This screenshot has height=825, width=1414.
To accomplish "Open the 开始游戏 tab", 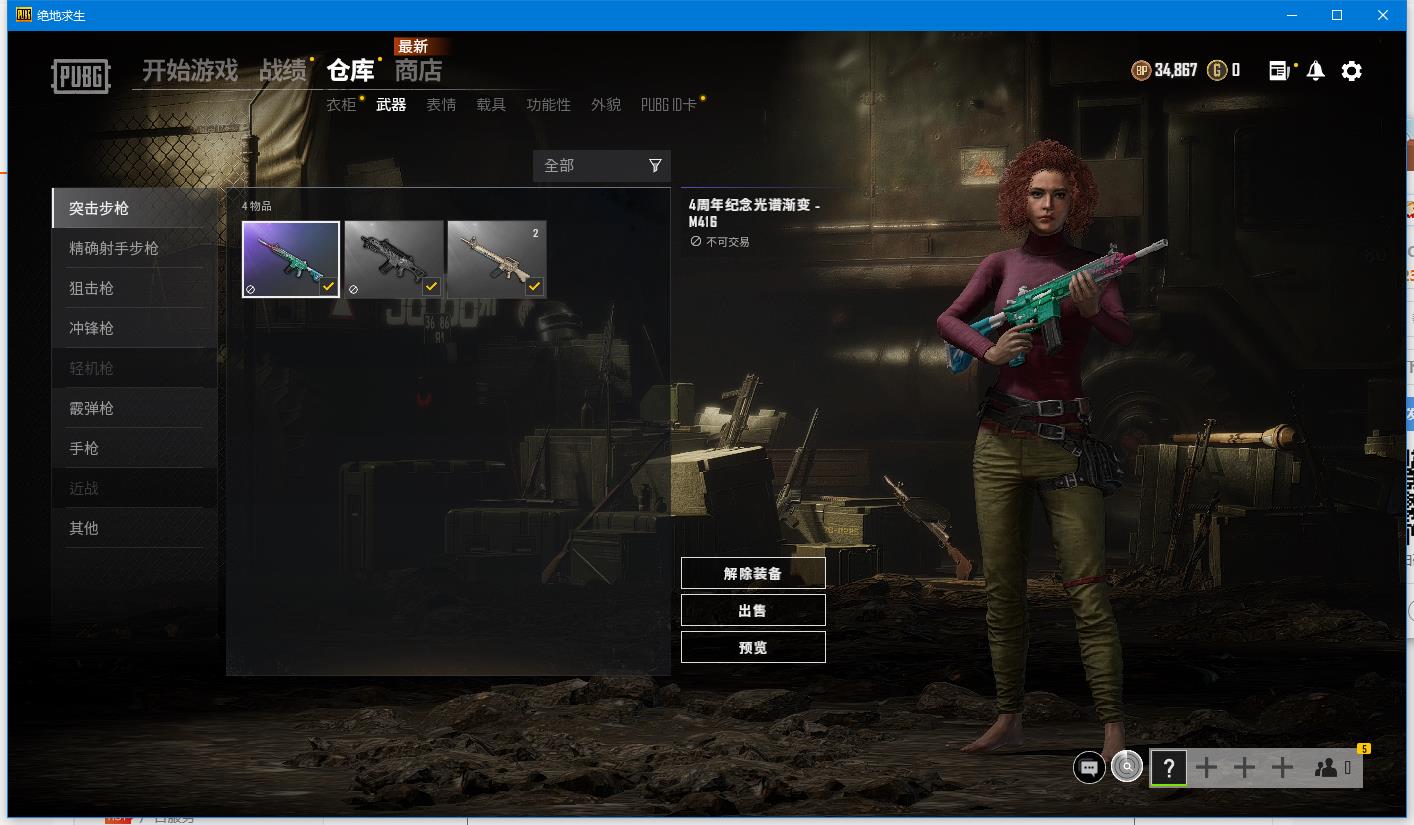I will click(190, 71).
